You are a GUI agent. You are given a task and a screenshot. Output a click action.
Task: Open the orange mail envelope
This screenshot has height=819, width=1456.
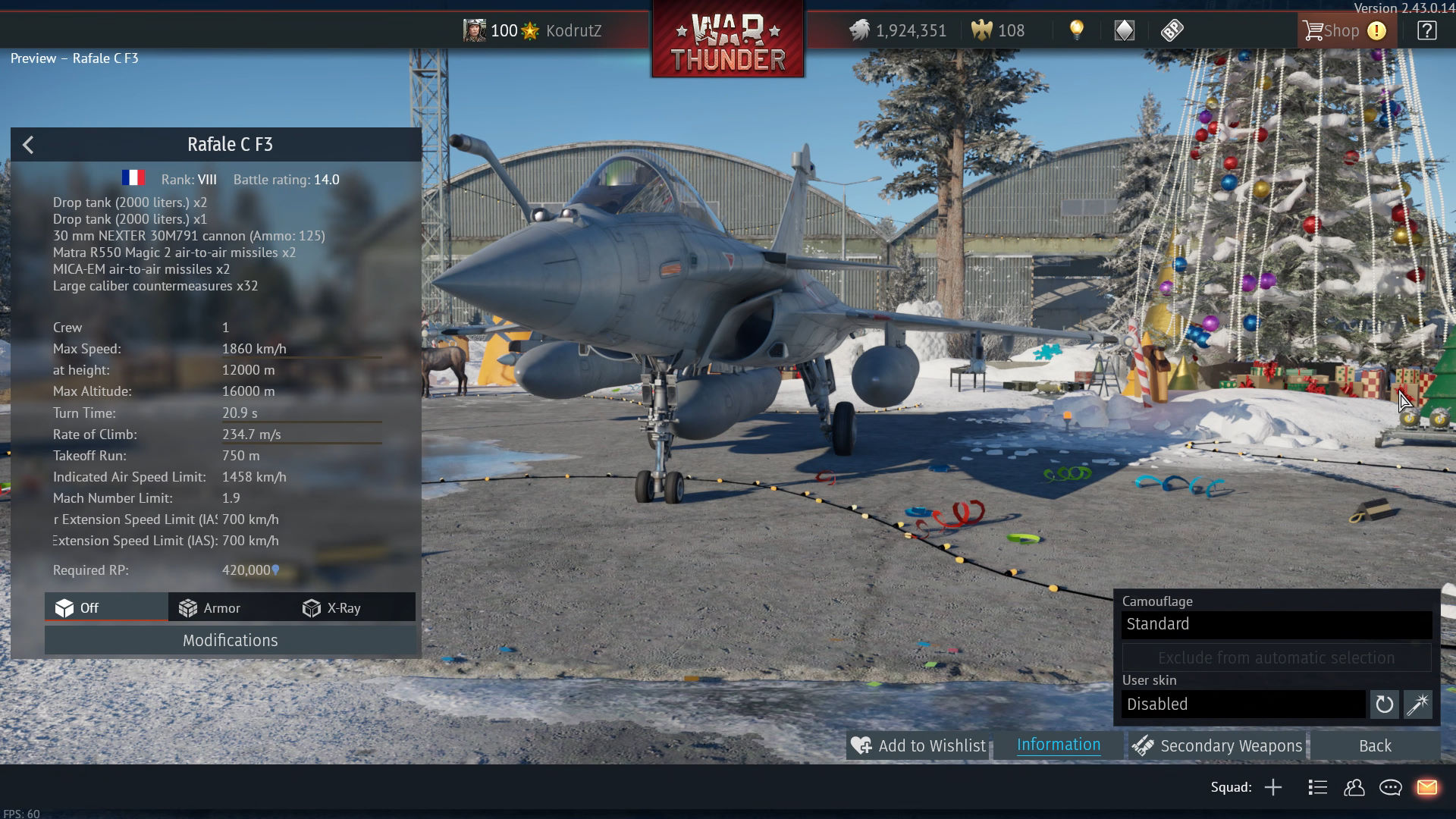pyautogui.click(x=1426, y=788)
